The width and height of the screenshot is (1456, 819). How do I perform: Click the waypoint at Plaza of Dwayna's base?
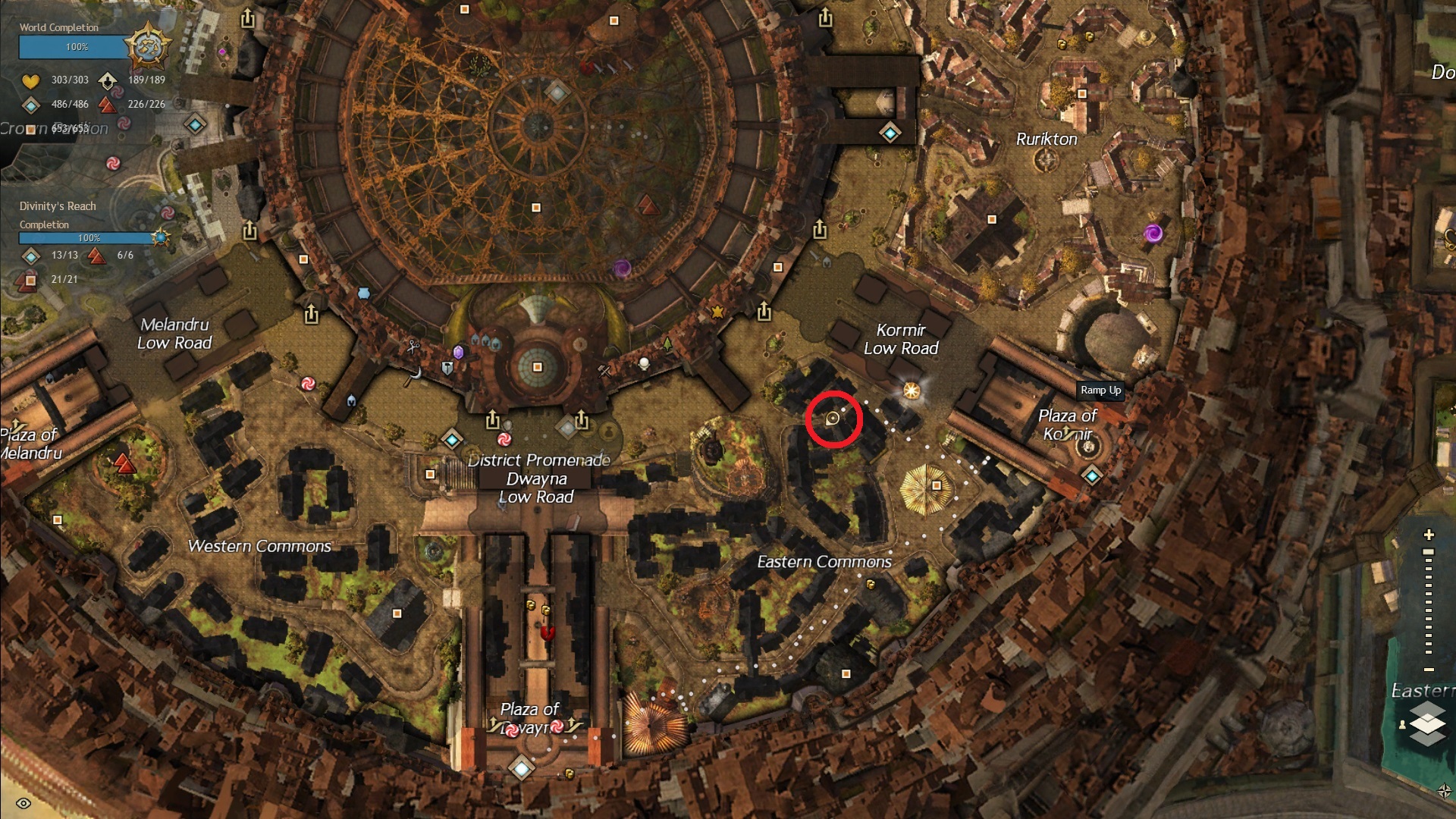(522, 768)
